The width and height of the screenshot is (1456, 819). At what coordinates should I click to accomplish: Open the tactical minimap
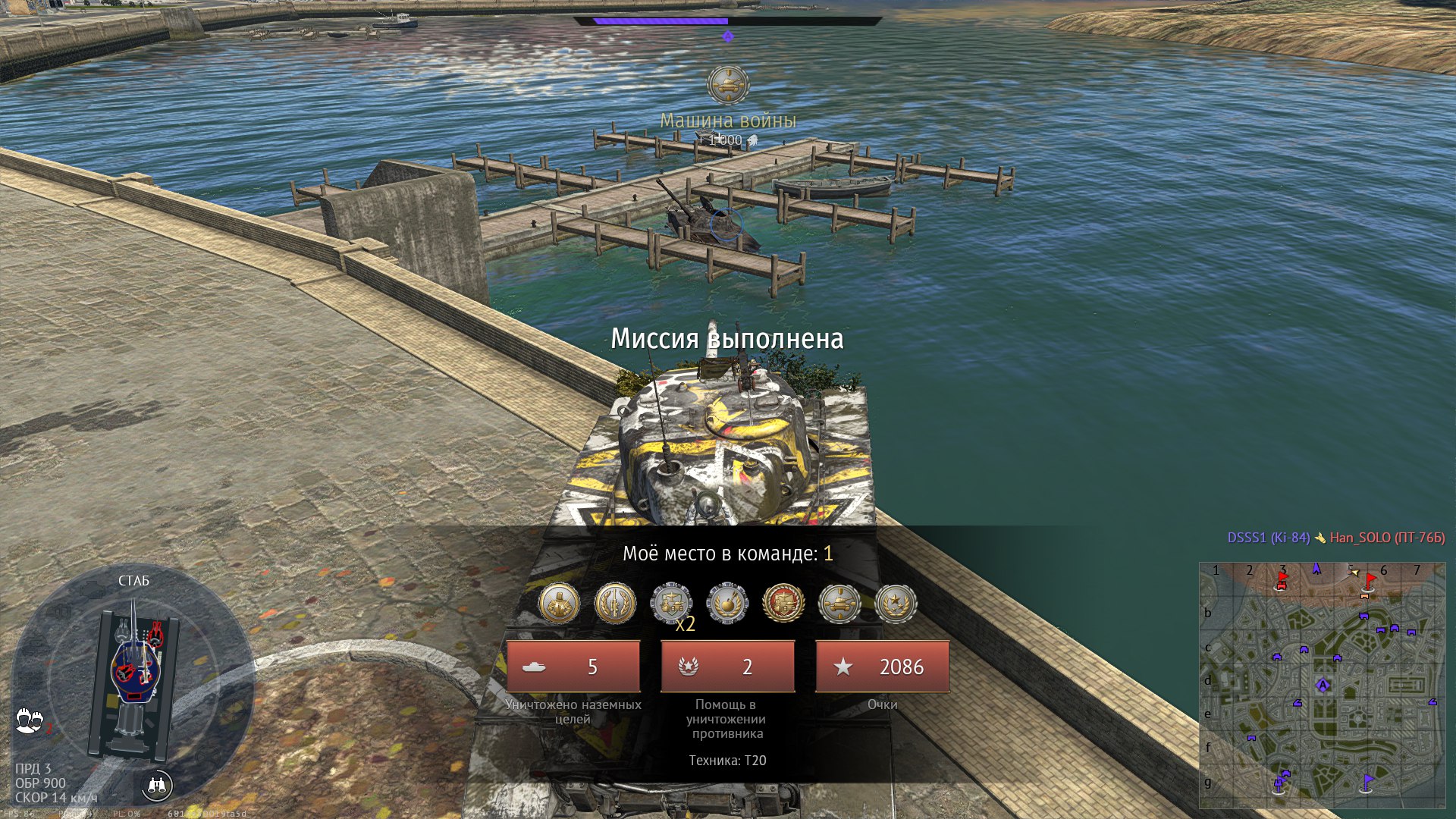pos(1322,685)
